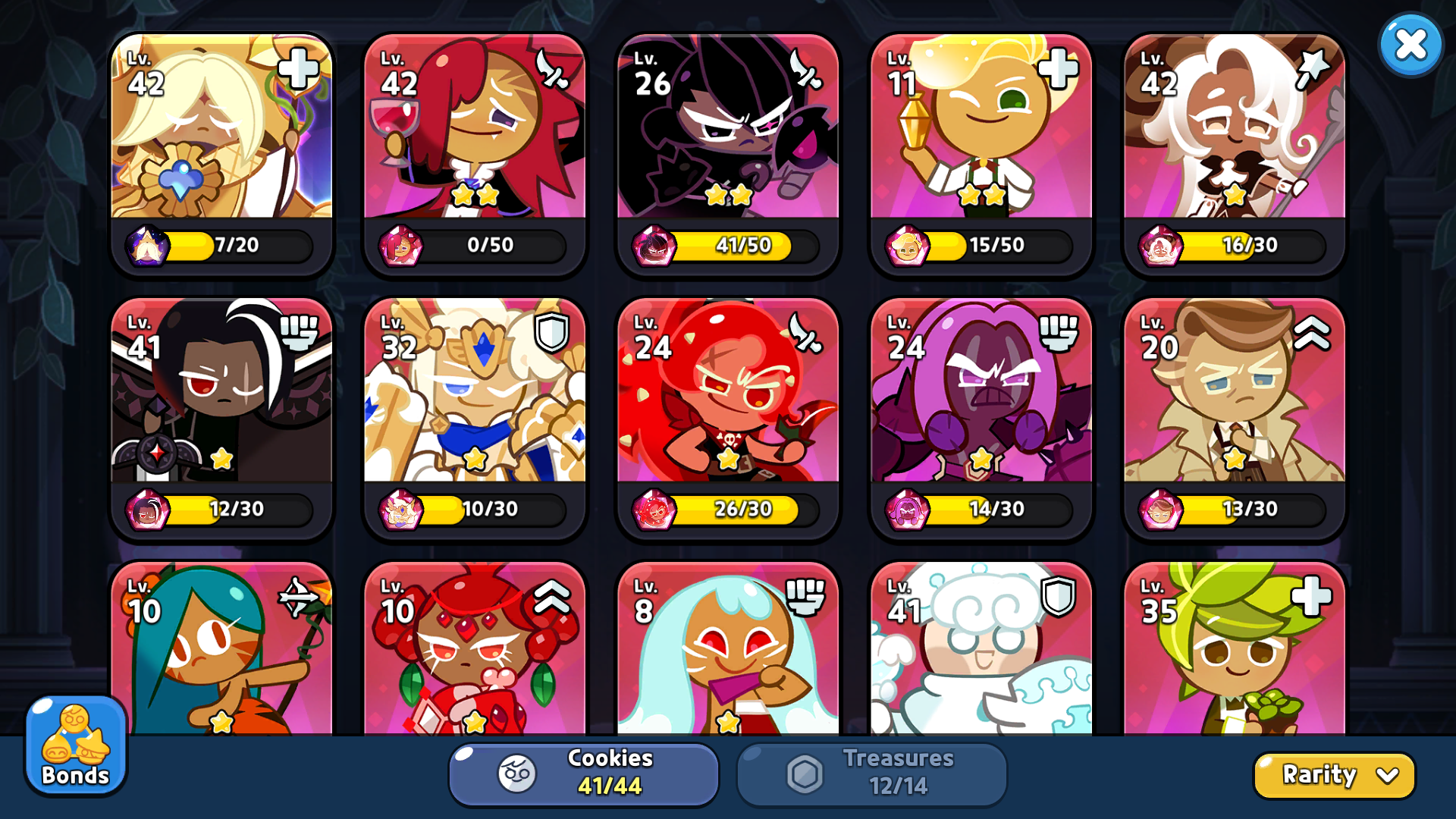Click the fist icon on the Lv.8 cookie card
This screenshot has height=819, width=1456.
(806, 596)
